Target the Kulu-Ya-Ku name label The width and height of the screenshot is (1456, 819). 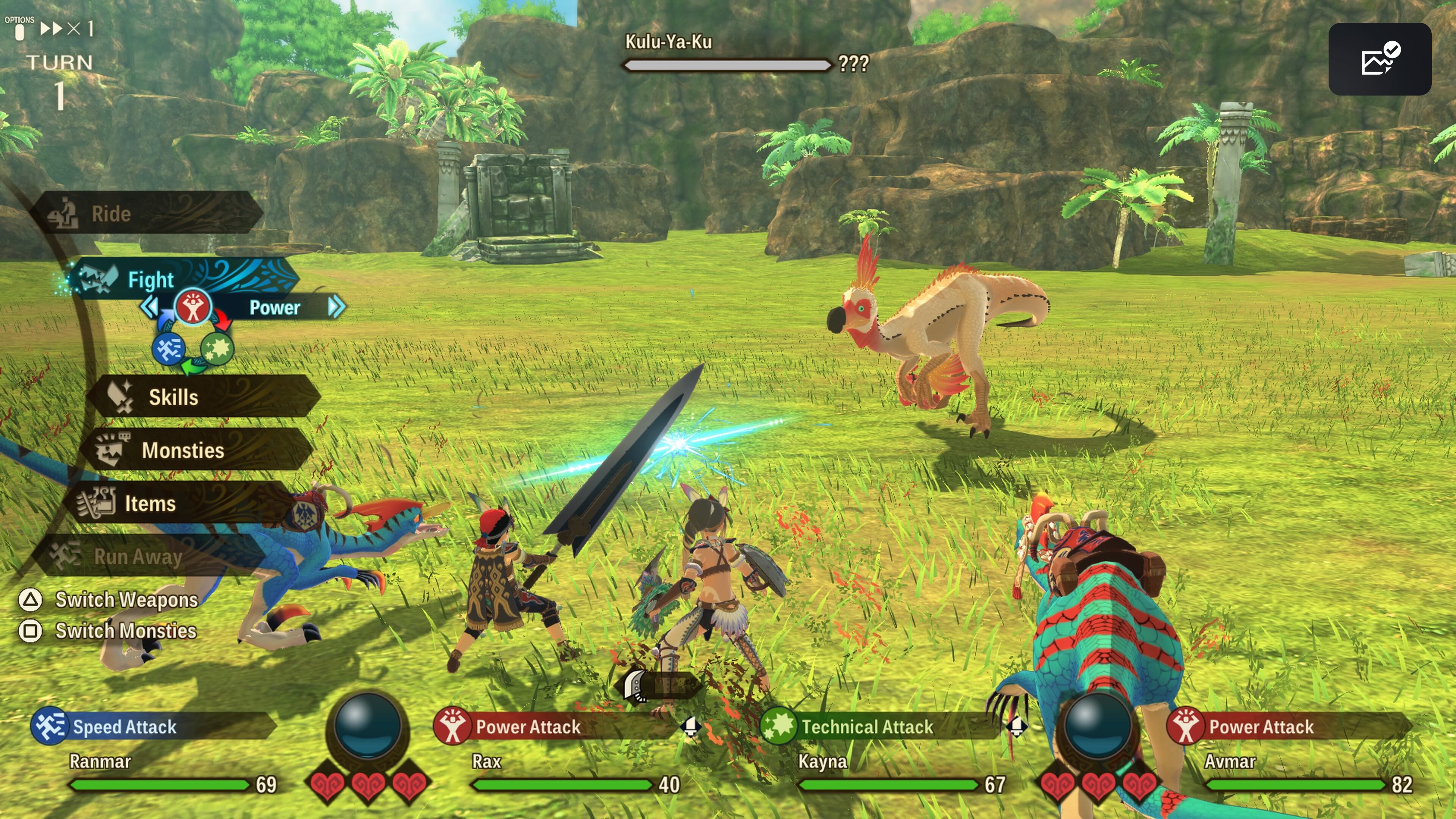(x=668, y=42)
